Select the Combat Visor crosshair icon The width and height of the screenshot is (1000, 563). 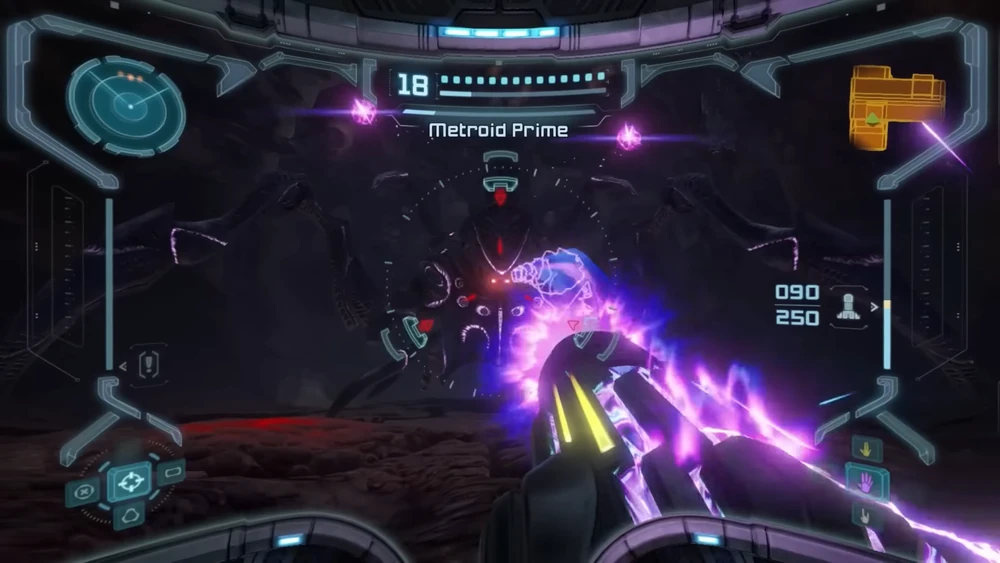(129, 484)
